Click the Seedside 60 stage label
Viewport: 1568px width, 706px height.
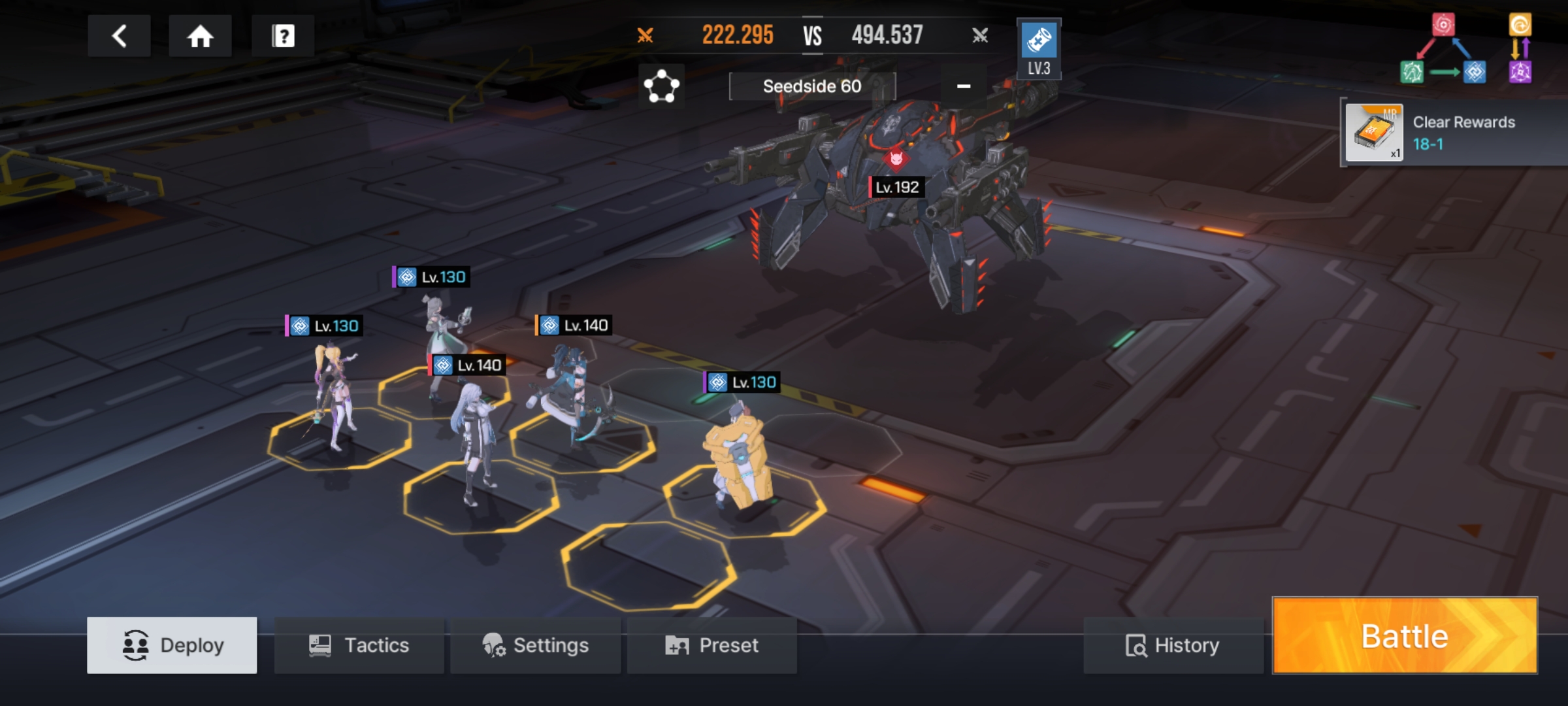tap(812, 86)
